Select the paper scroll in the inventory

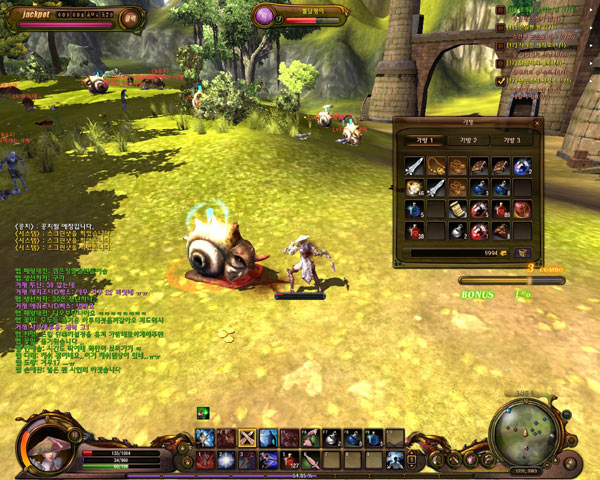pos(457,209)
